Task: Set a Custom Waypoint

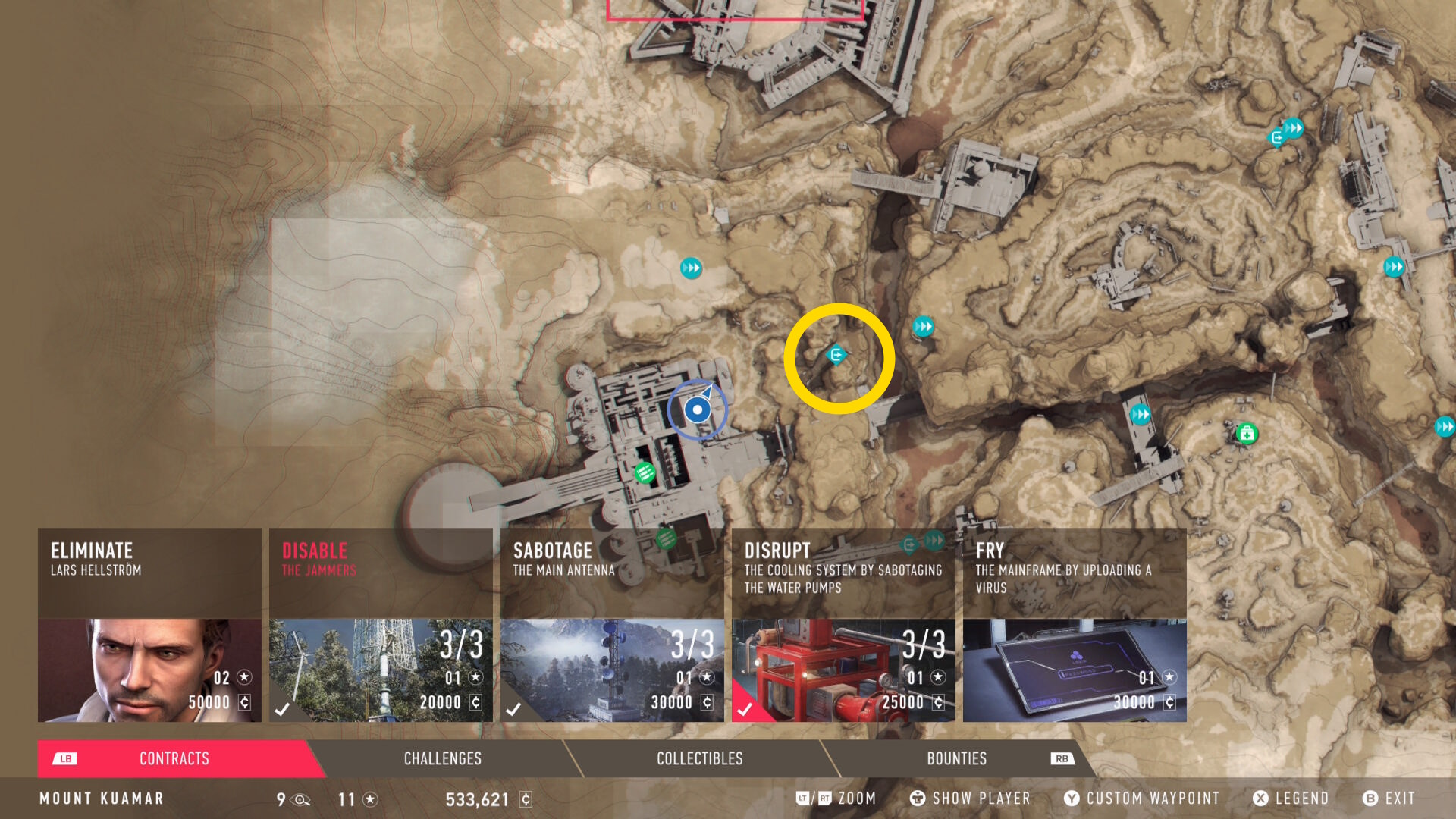Action: [1142, 799]
